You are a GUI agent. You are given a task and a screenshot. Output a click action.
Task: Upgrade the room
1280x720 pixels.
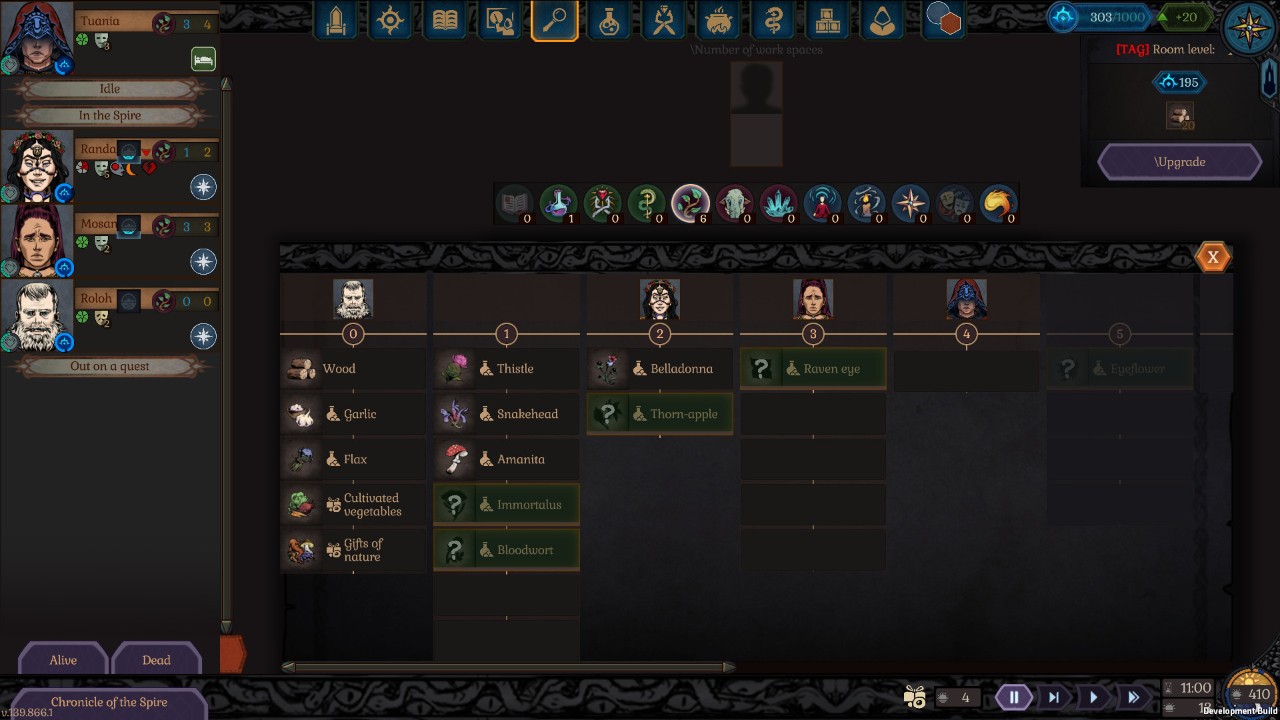click(1180, 162)
